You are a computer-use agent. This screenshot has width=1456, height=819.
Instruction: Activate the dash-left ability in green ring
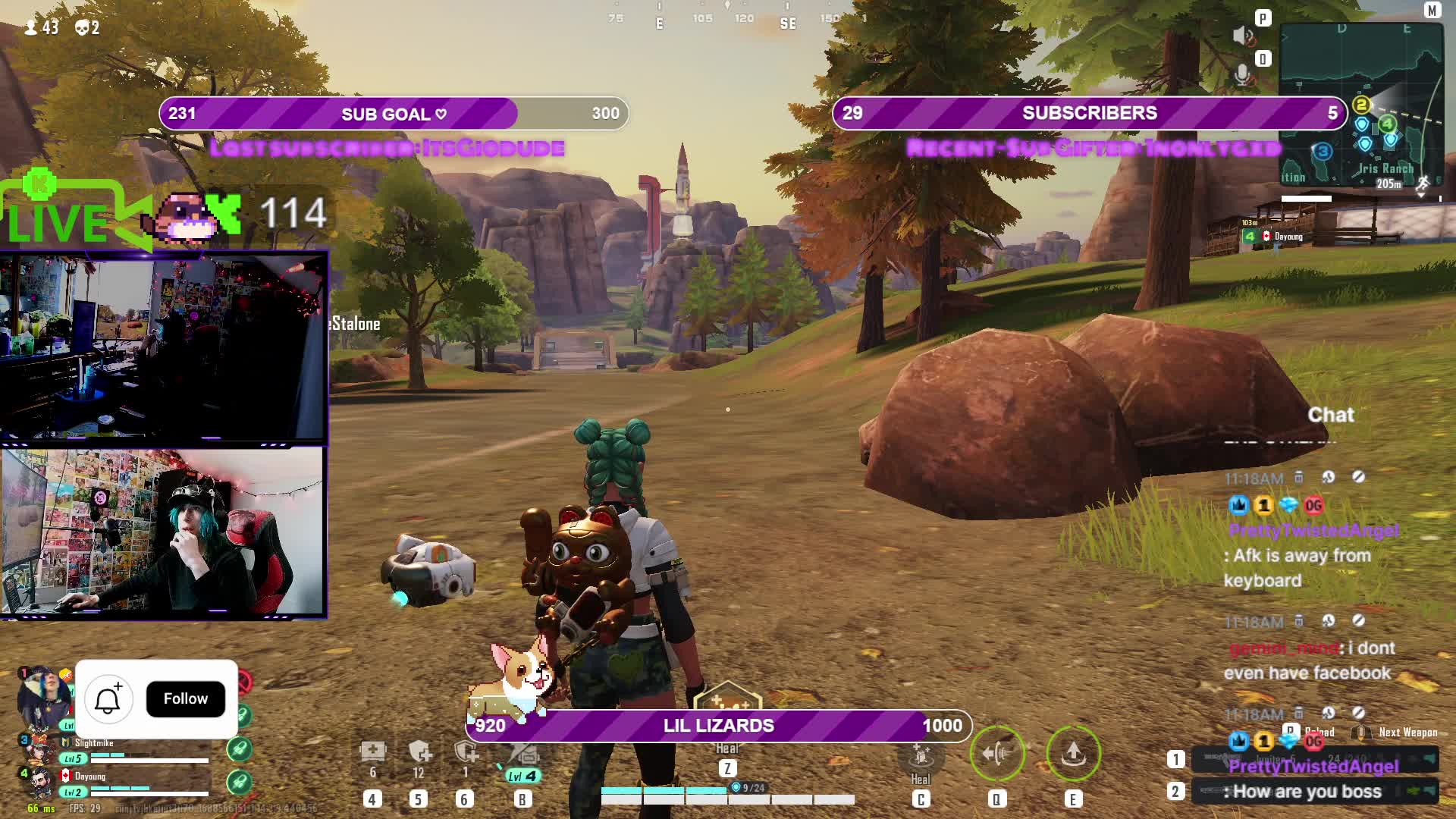click(996, 753)
